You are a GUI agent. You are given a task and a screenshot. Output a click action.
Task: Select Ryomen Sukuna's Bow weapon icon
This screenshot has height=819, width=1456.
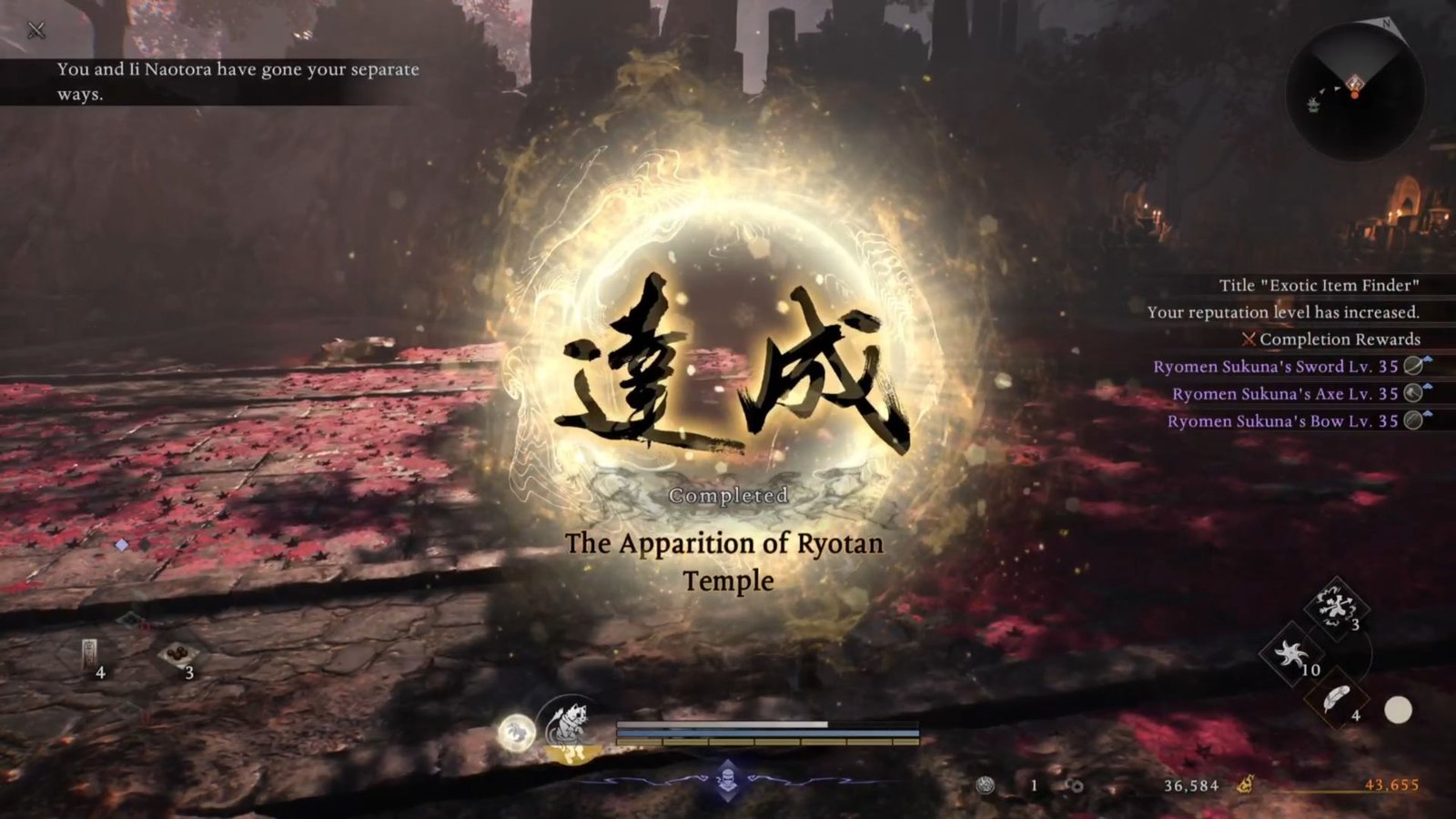click(x=1412, y=421)
